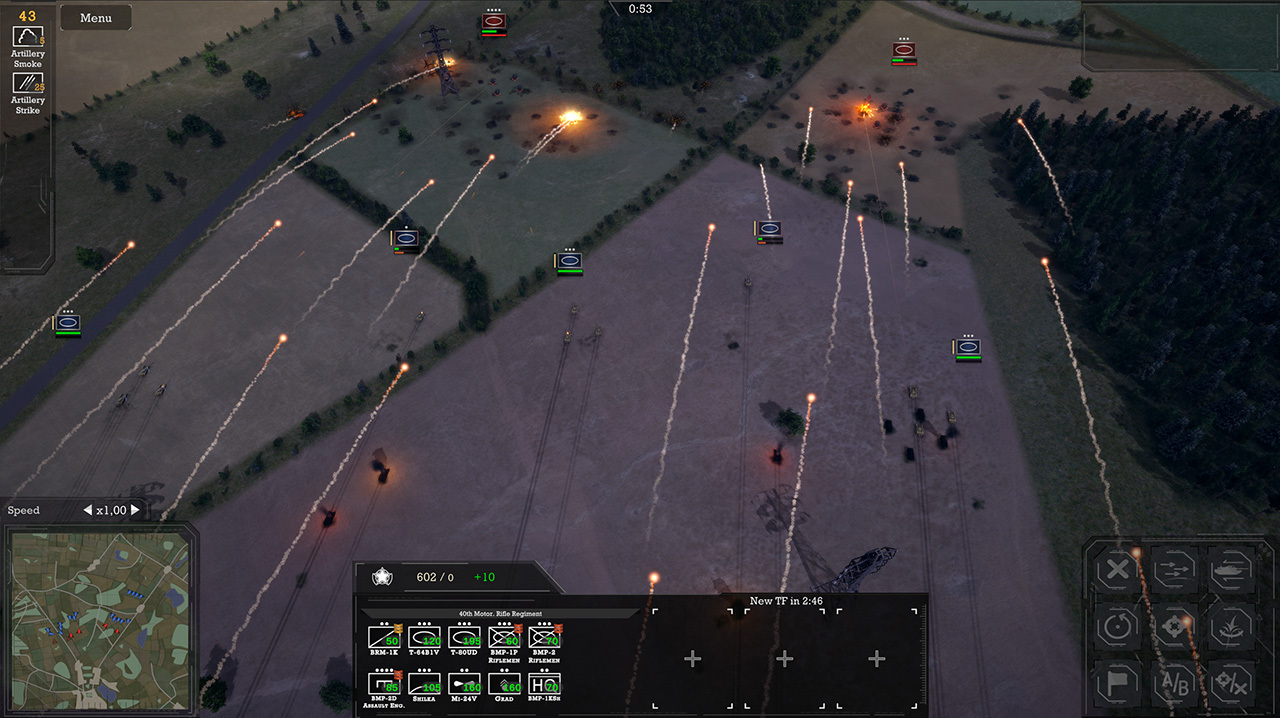Image resolution: width=1280 pixels, height=718 pixels.
Task: Decrease game speed with the left arrow
Action: pos(87,511)
